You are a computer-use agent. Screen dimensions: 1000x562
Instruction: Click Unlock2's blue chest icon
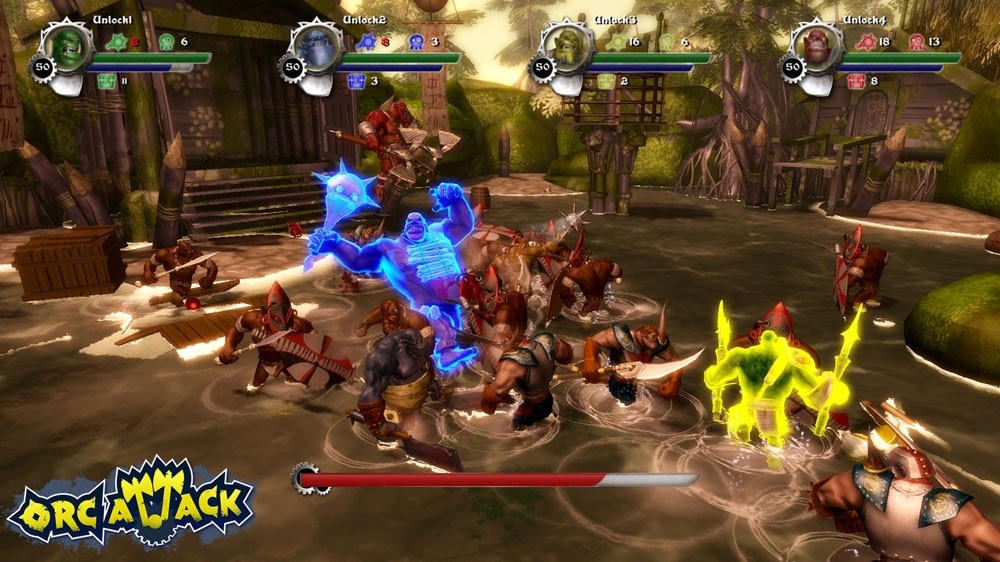[357, 81]
